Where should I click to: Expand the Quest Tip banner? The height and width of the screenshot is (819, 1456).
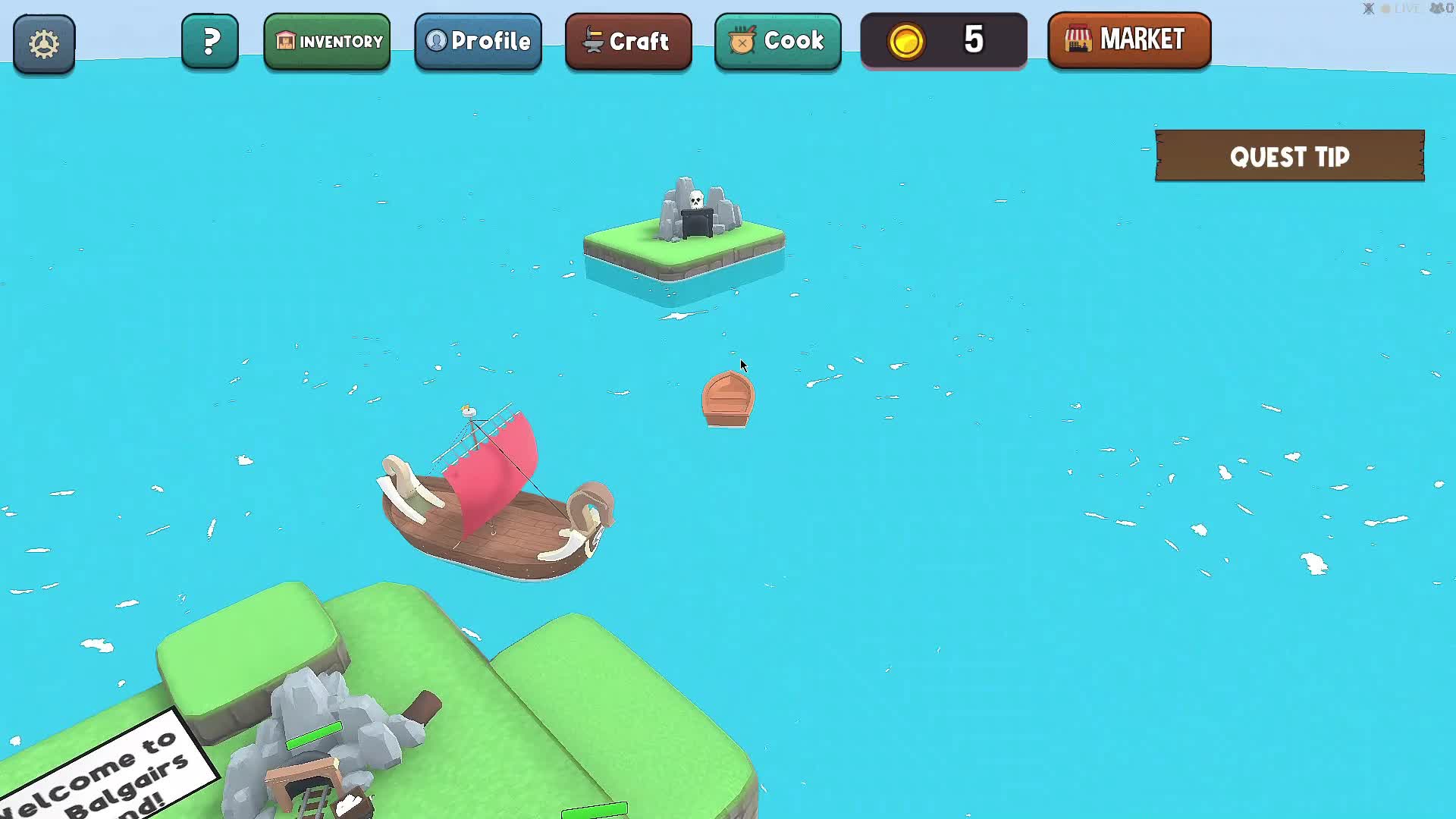(1289, 156)
